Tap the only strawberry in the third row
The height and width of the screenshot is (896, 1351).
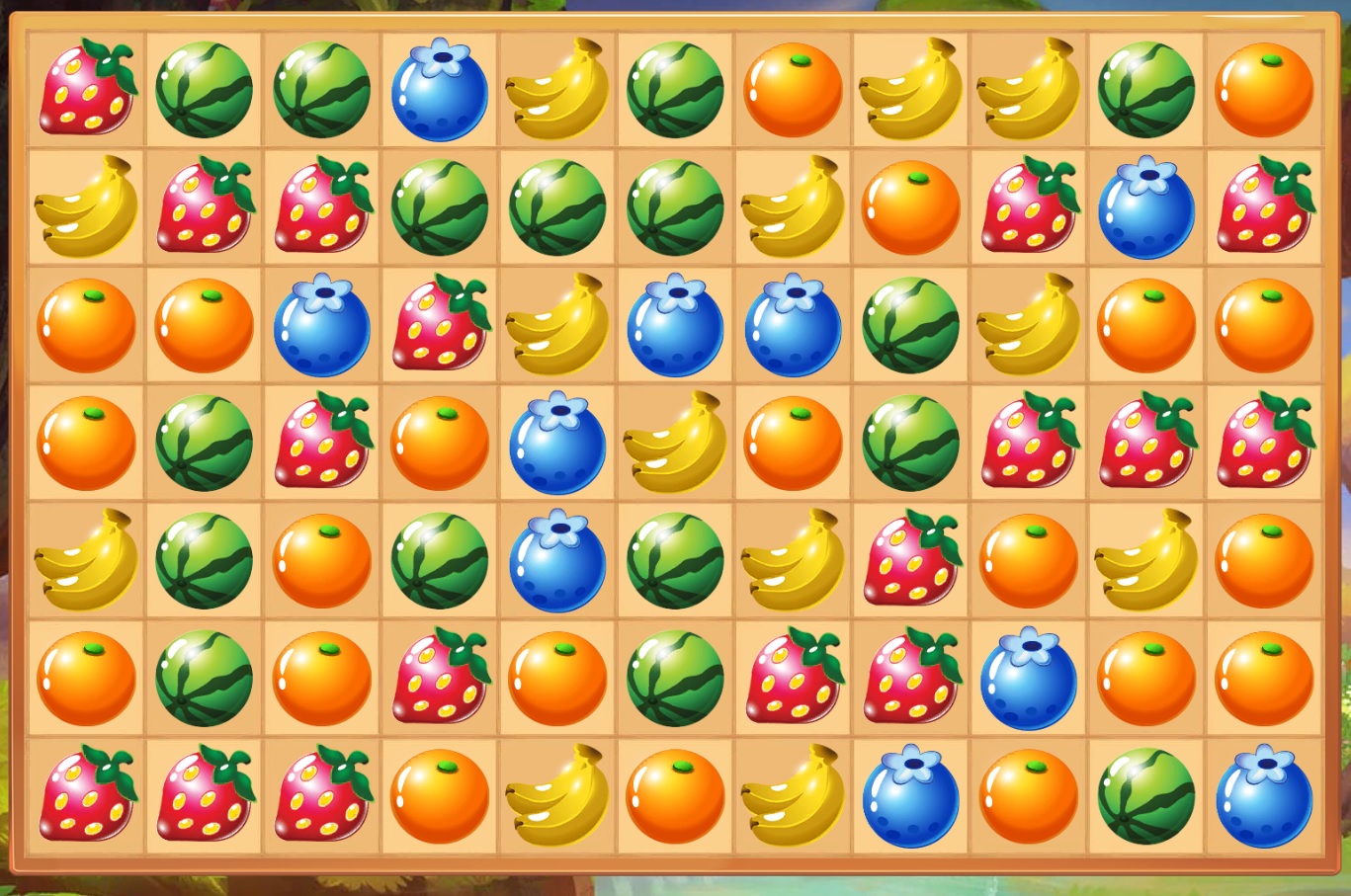pos(440,325)
